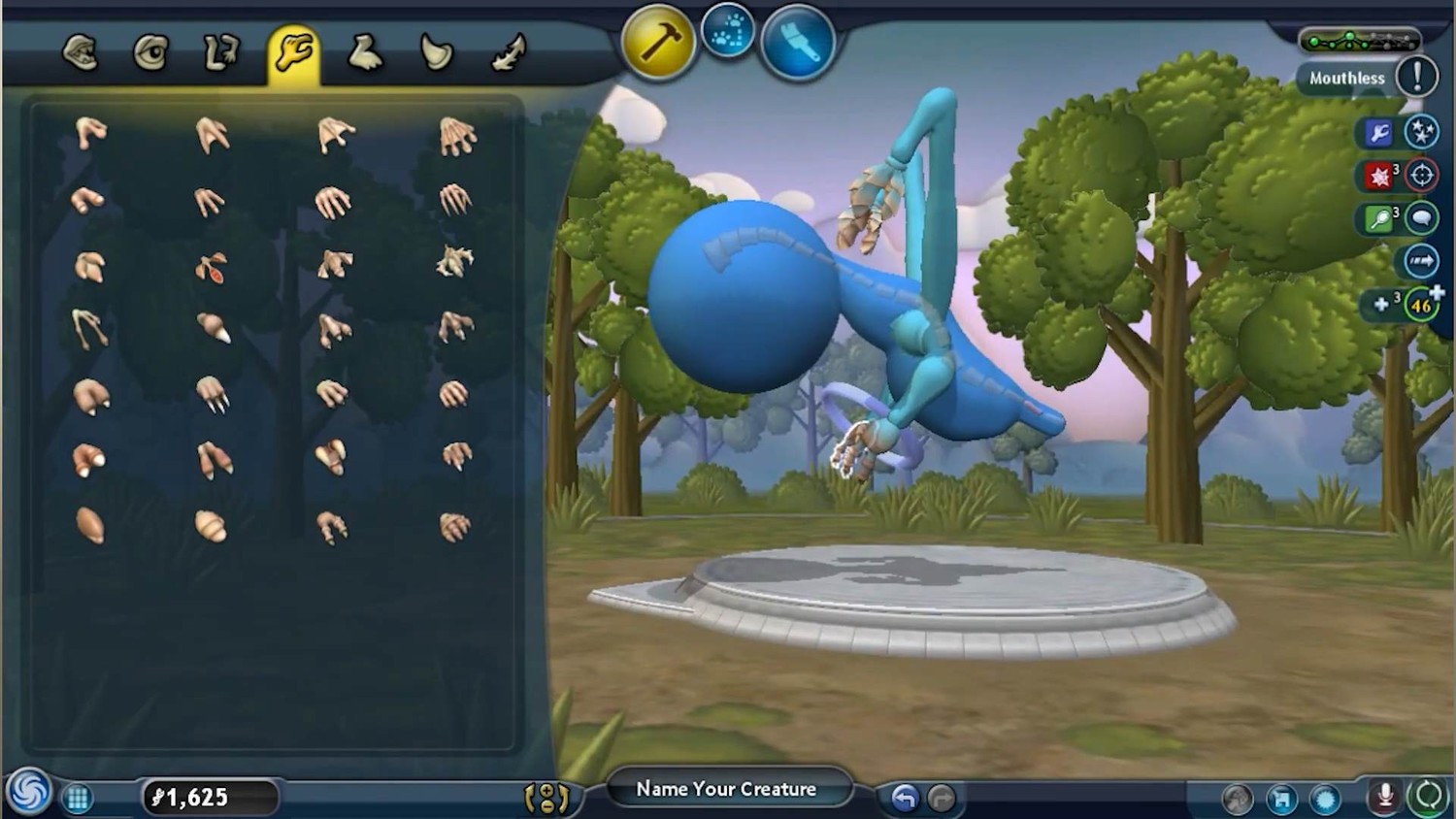Screen dimensions: 1456x819
Task: Show the spiked detail parts tab
Action: coord(509,52)
